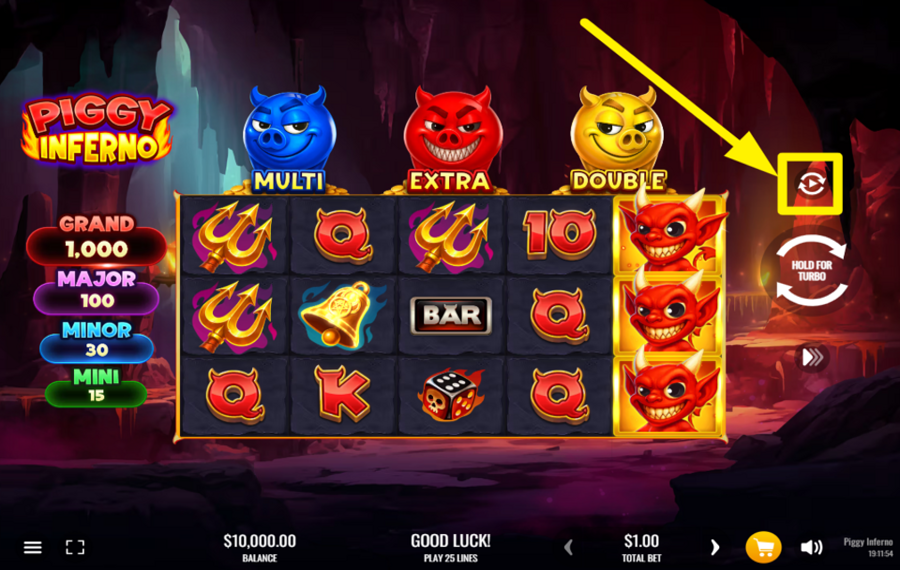Viewport: 900px width, 570px height.
Task: Mute the game sound
Action: (x=811, y=547)
